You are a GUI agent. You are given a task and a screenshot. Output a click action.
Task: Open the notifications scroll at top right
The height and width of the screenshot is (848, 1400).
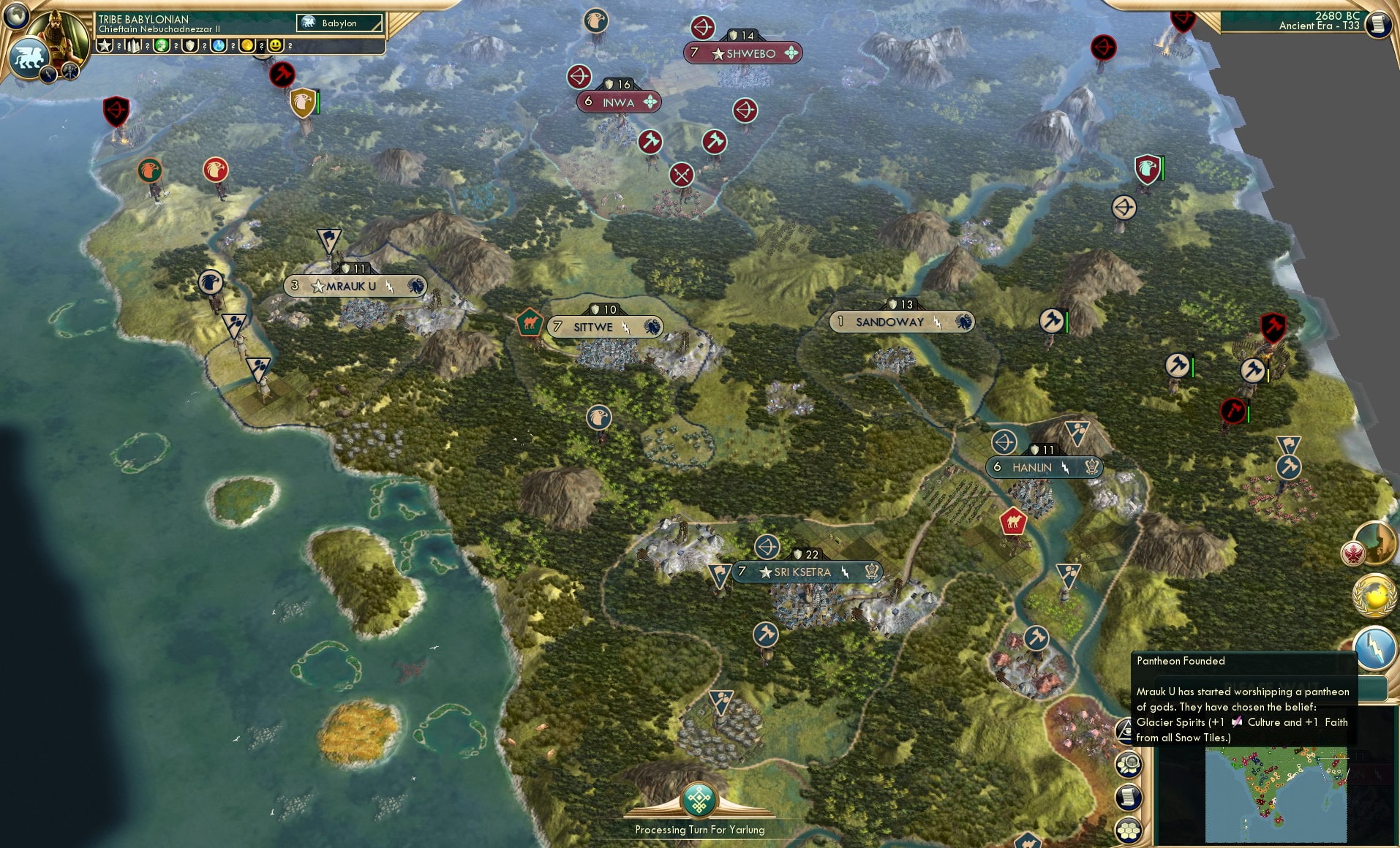pyautogui.click(x=1377, y=23)
